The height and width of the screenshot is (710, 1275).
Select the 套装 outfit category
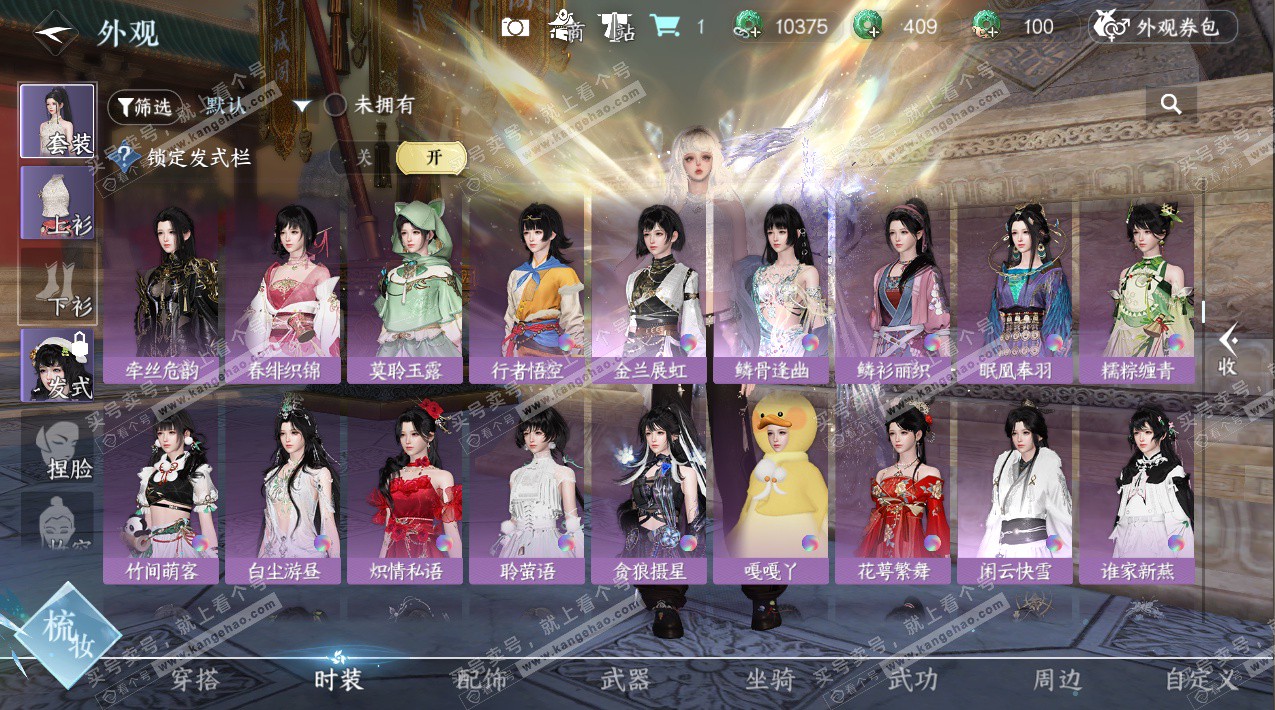pos(57,121)
